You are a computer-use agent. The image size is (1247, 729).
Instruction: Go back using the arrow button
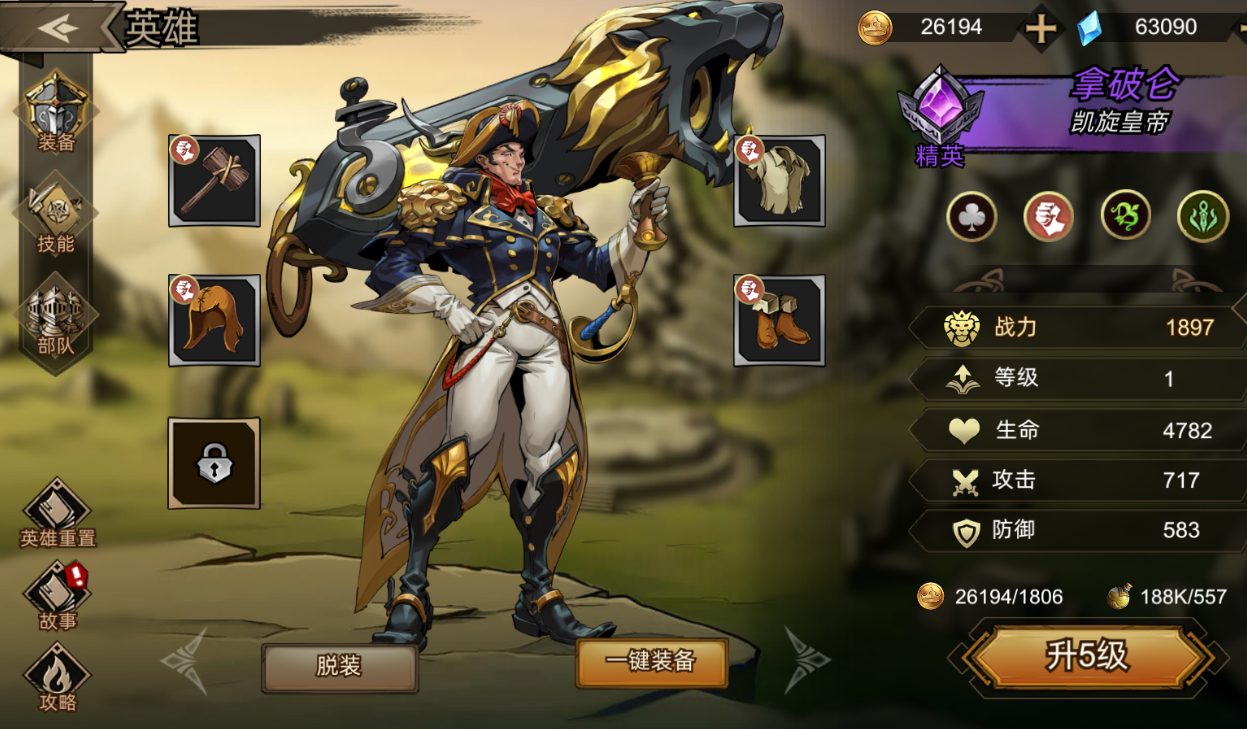58,27
